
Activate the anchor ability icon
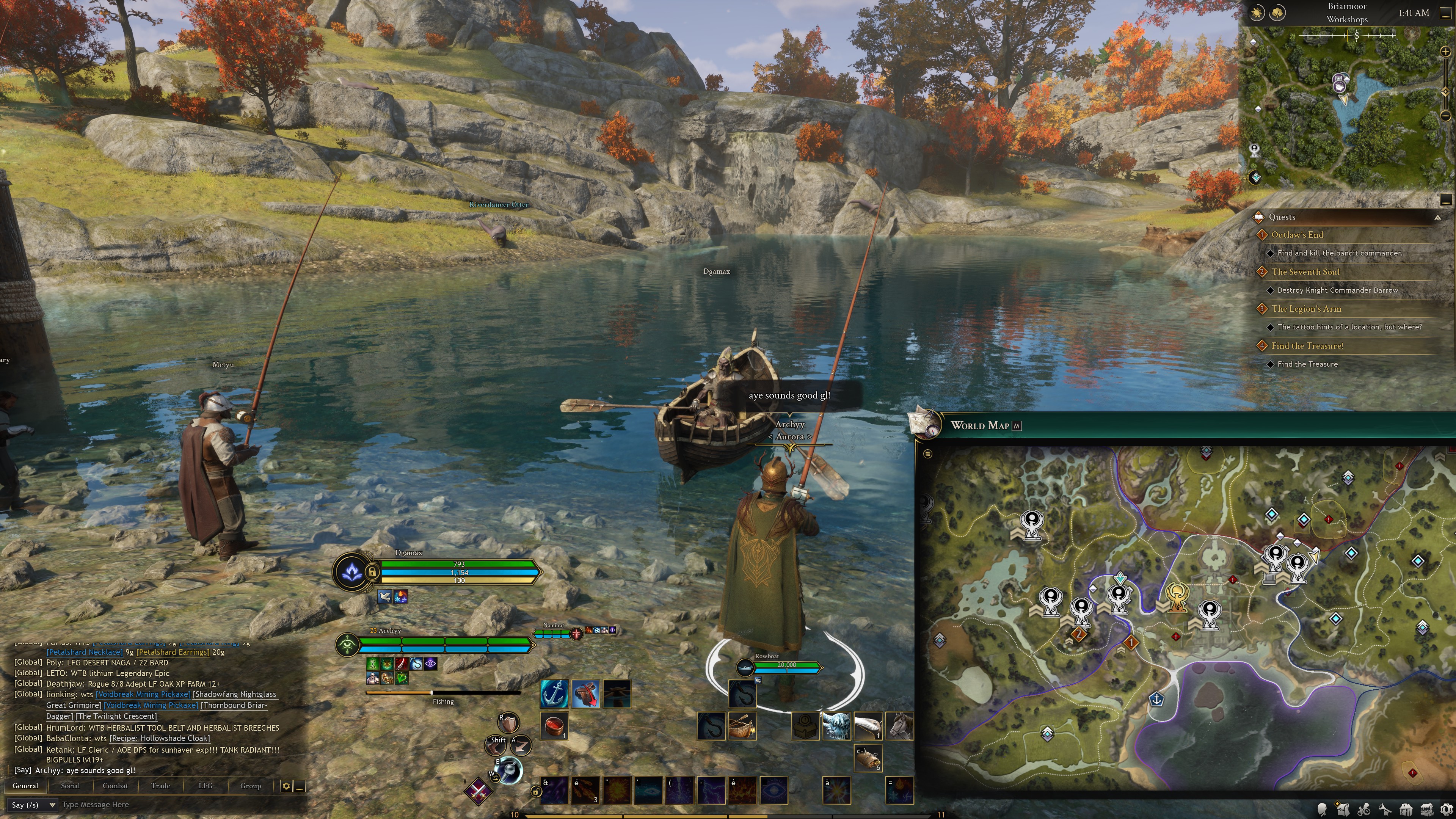[x=554, y=693]
